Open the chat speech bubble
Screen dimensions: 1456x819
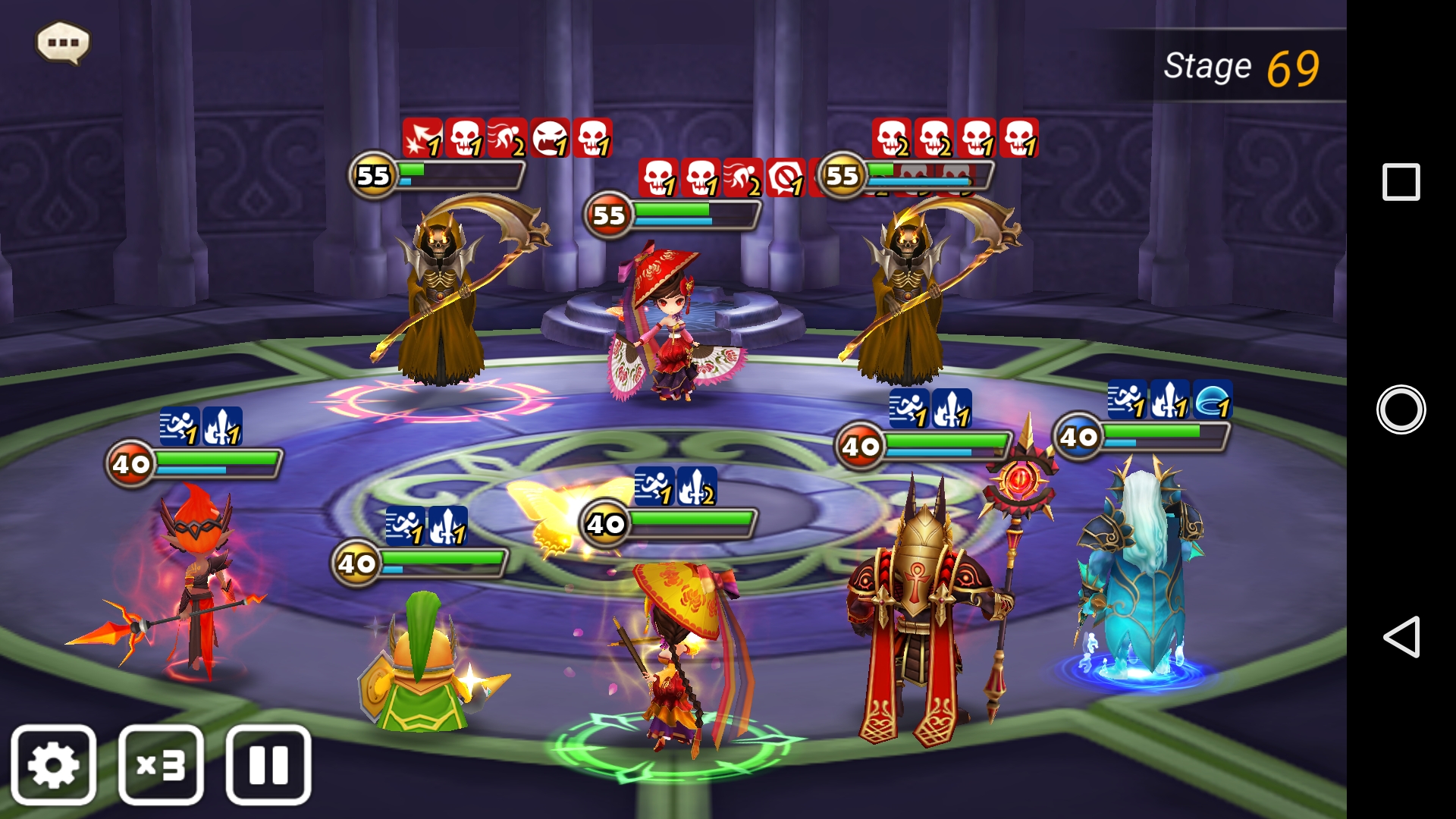(x=63, y=42)
